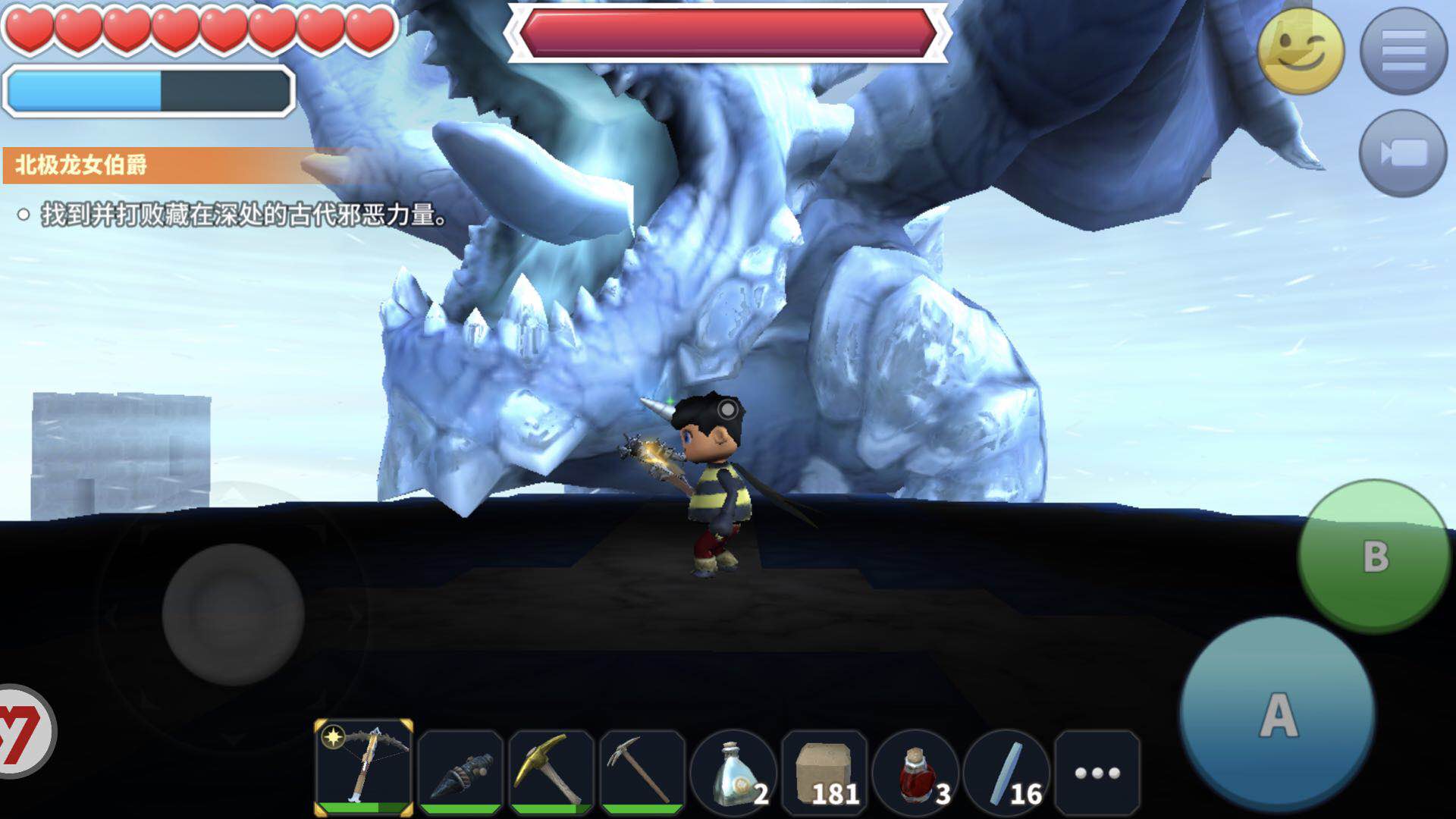Open the winking emoji emote button

(1301, 52)
